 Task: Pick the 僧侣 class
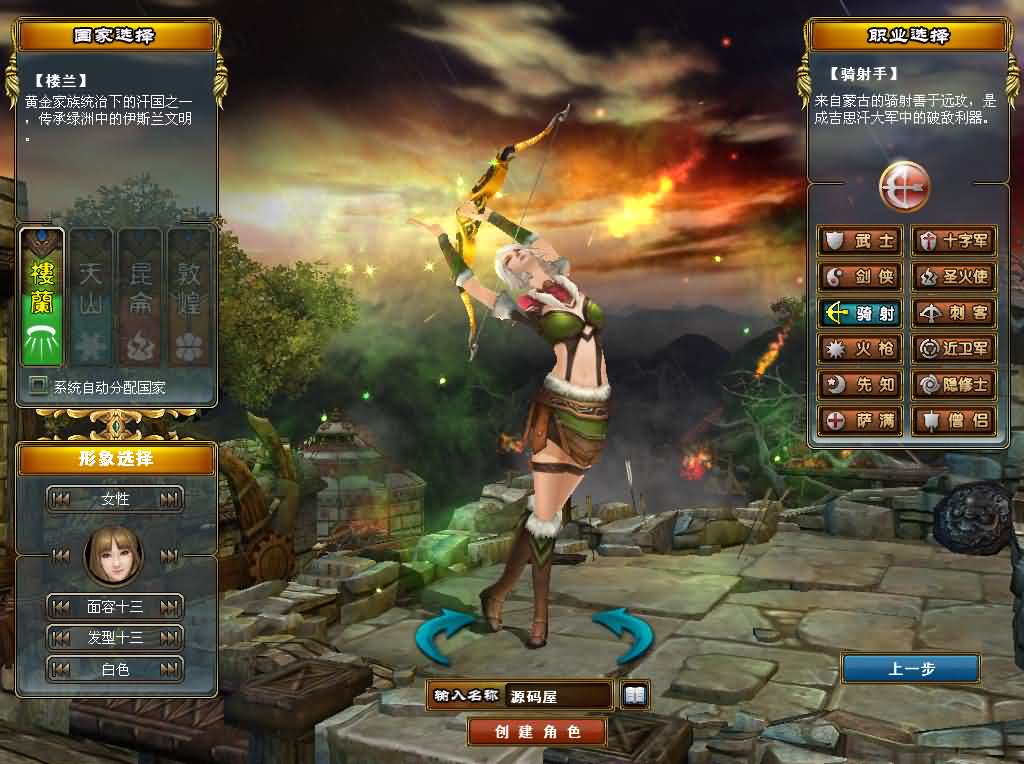click(x=954, y=420)
